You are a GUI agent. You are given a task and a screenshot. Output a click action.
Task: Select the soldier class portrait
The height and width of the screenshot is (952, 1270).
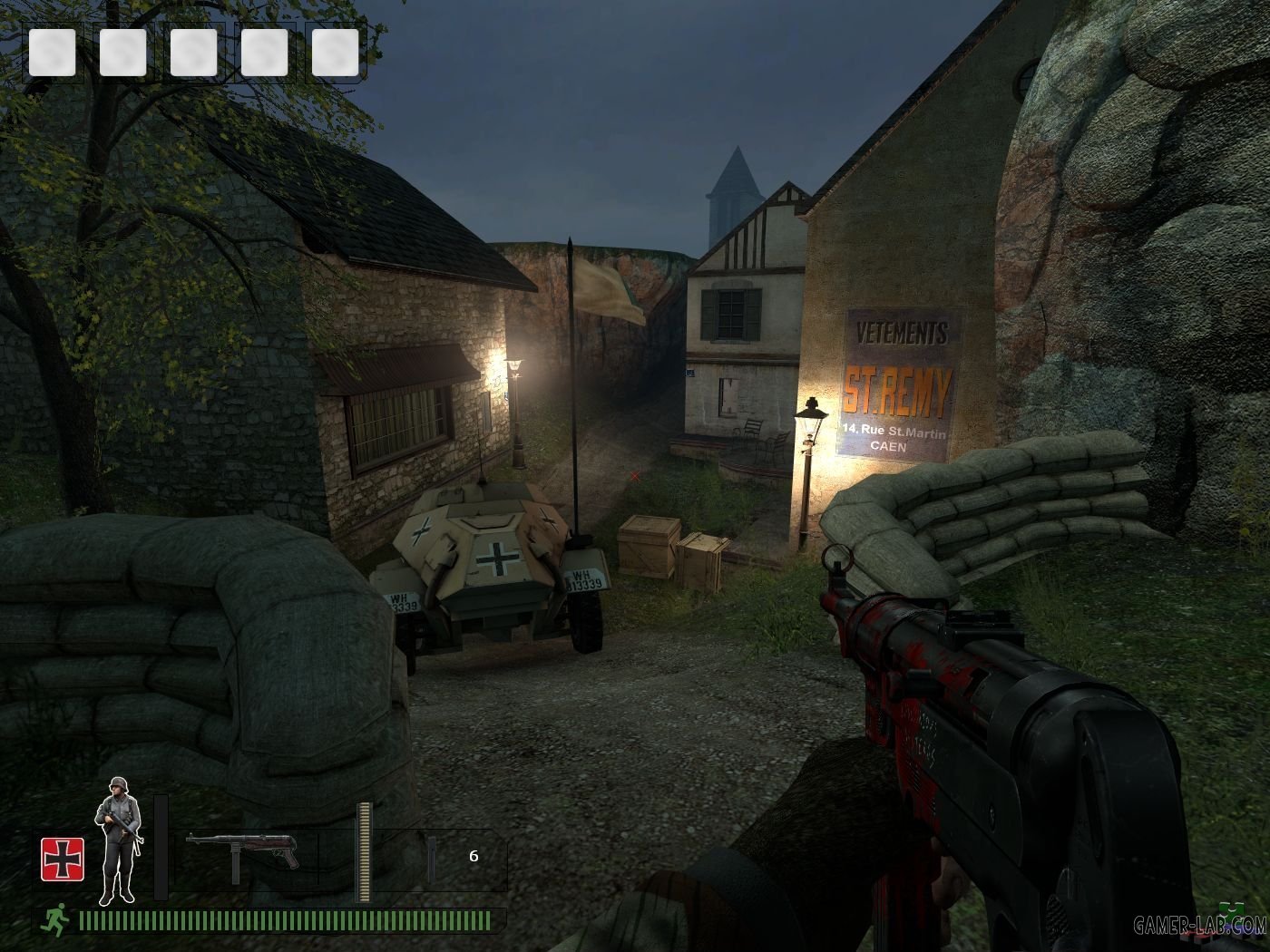[118, 839]
